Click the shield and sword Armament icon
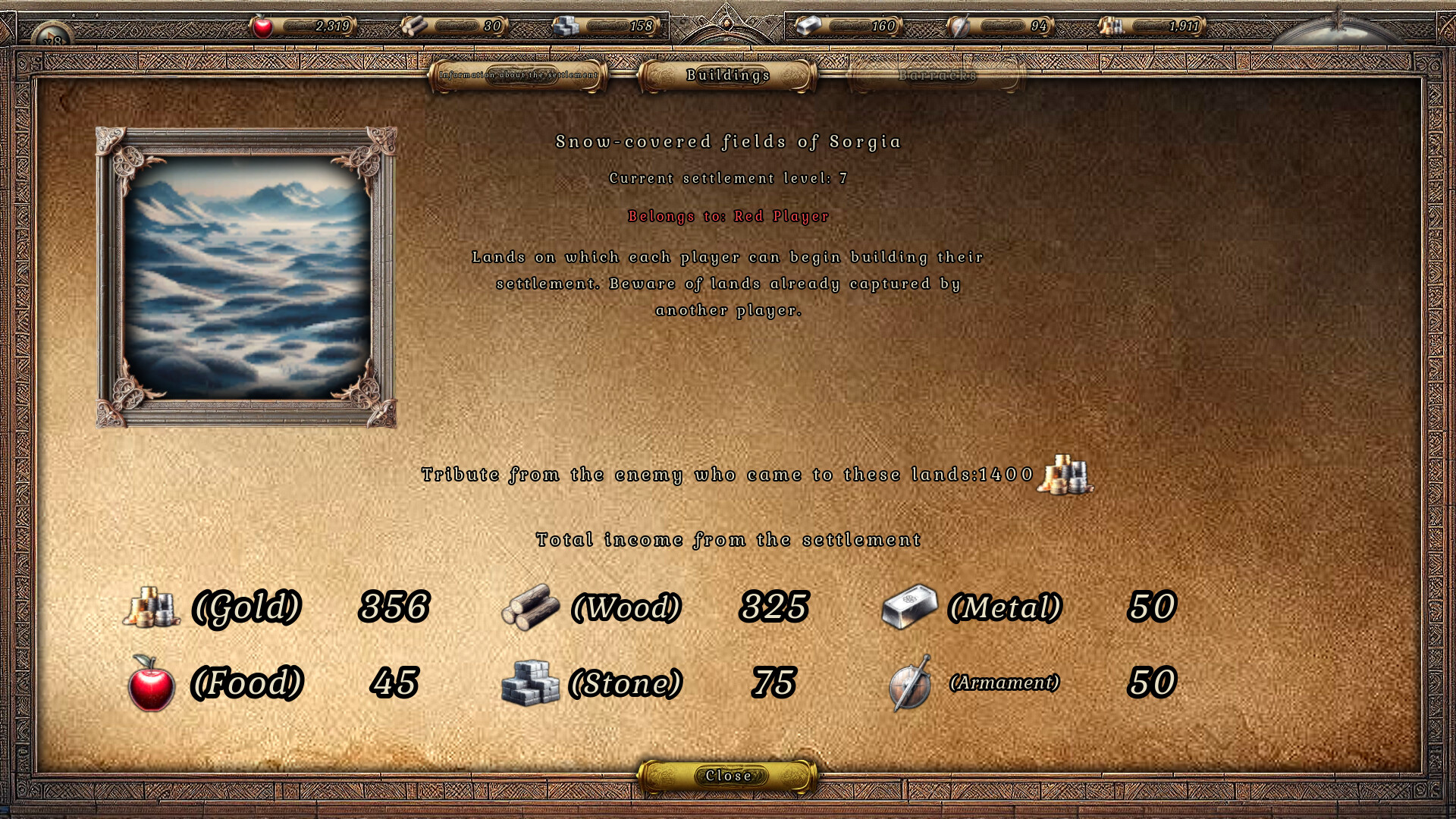Viewport: 1456px width, 819px height. point(907,682)
